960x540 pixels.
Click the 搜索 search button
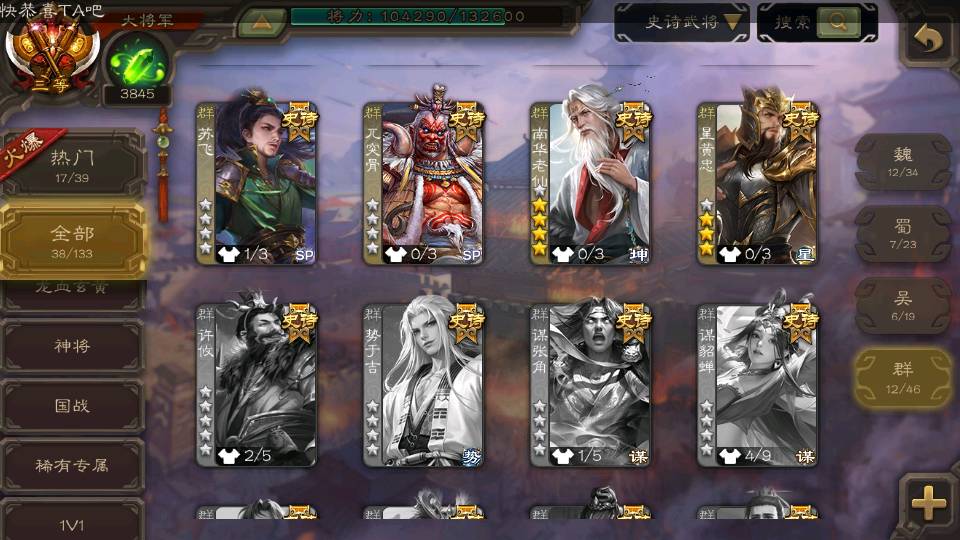point(816,22)
